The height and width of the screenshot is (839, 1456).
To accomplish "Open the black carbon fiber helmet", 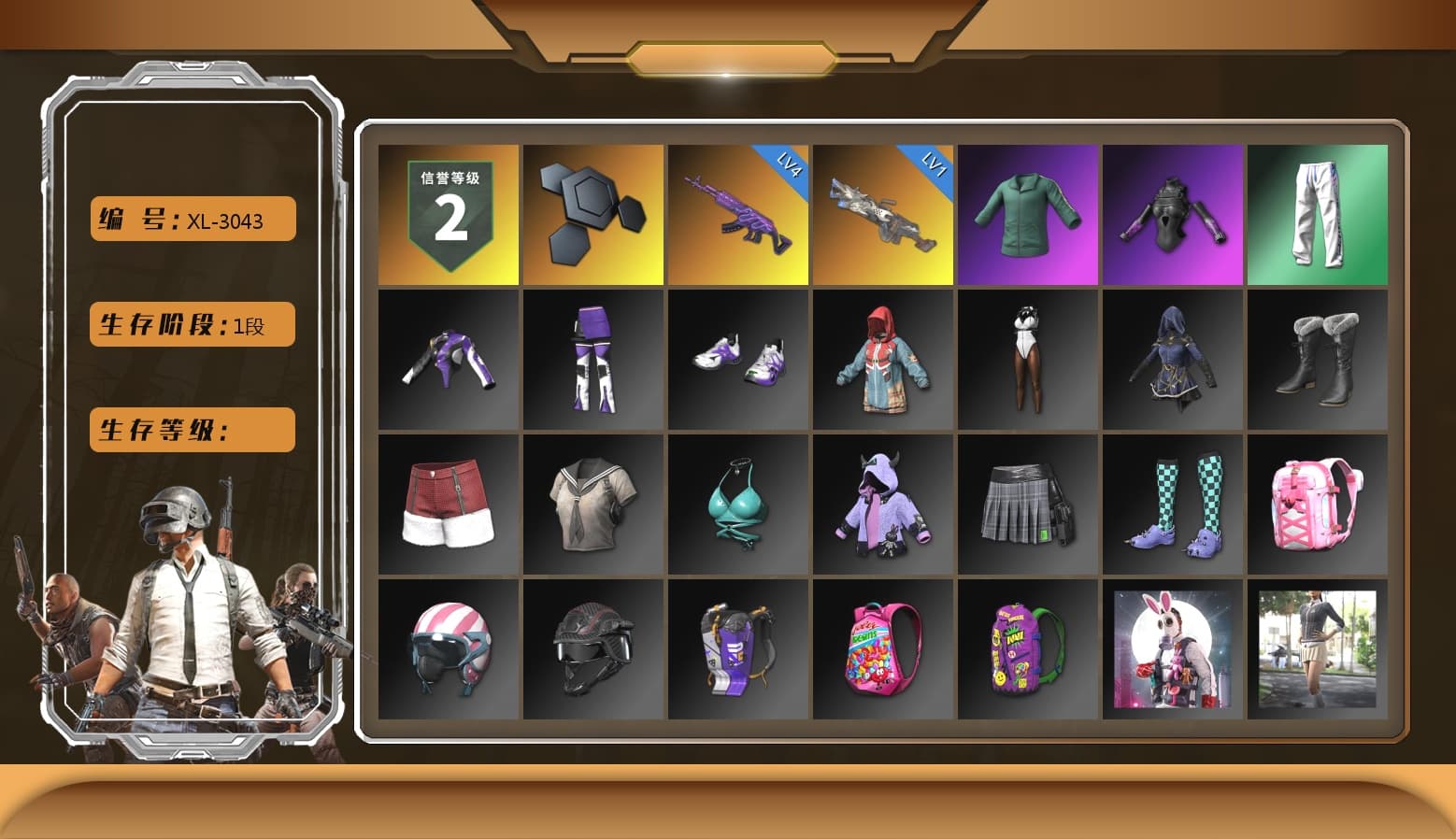I will point(592,649).
